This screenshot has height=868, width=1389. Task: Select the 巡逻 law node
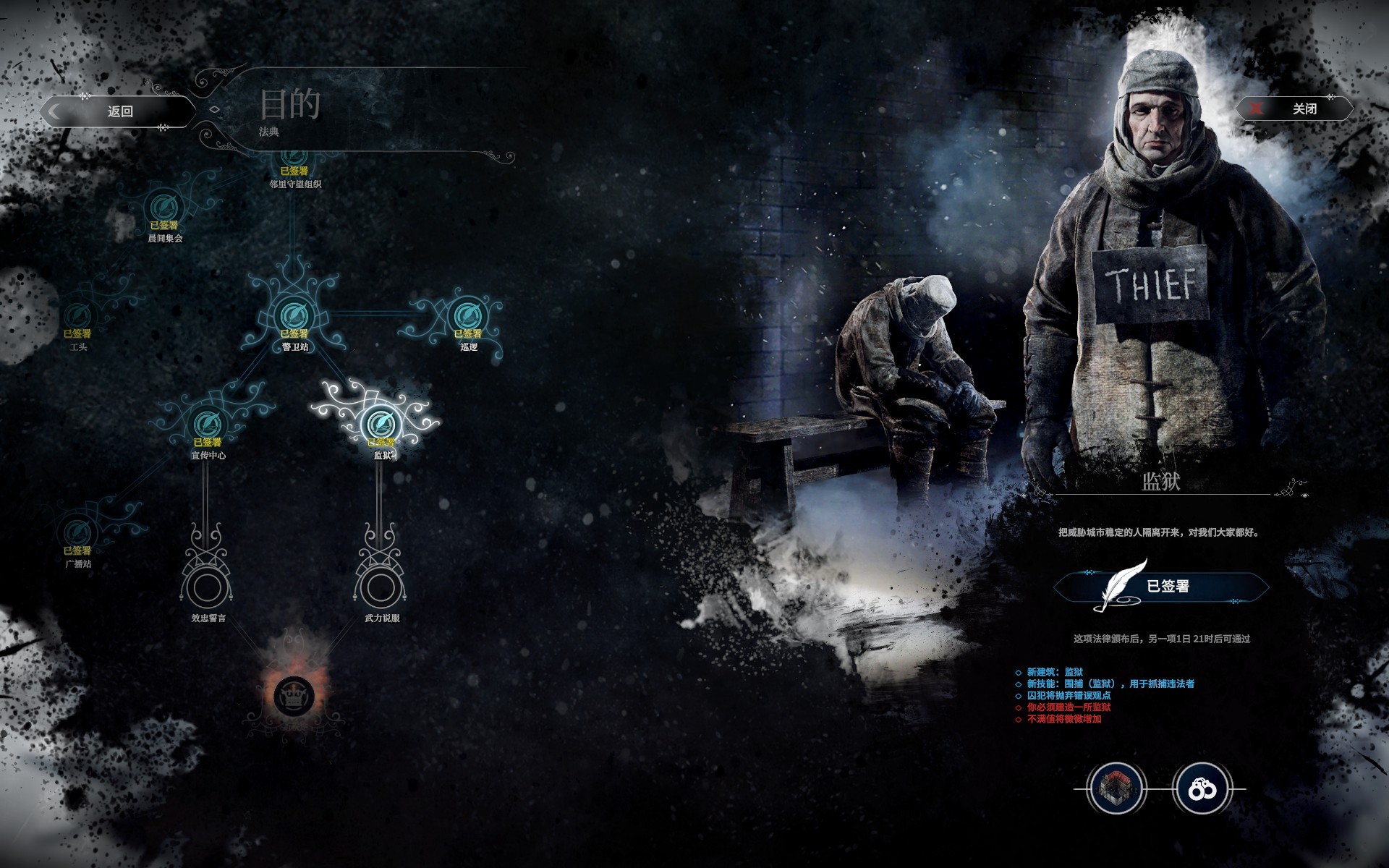point(468,315)
